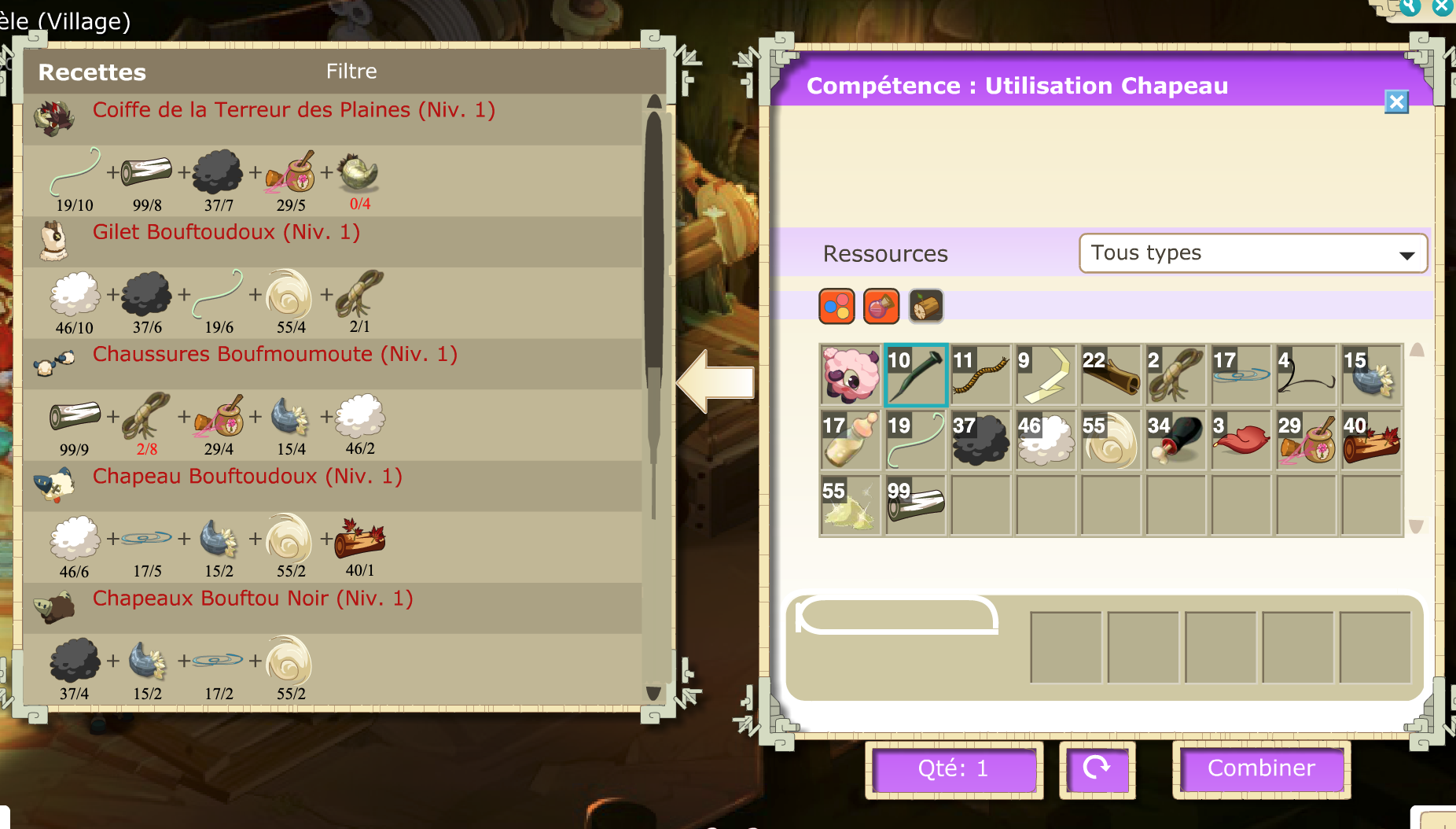Image resolution: width=1456 pixels, height=829 pixels.
Task: Select the black wool stack of 37
Action: [x=980, y=440]
